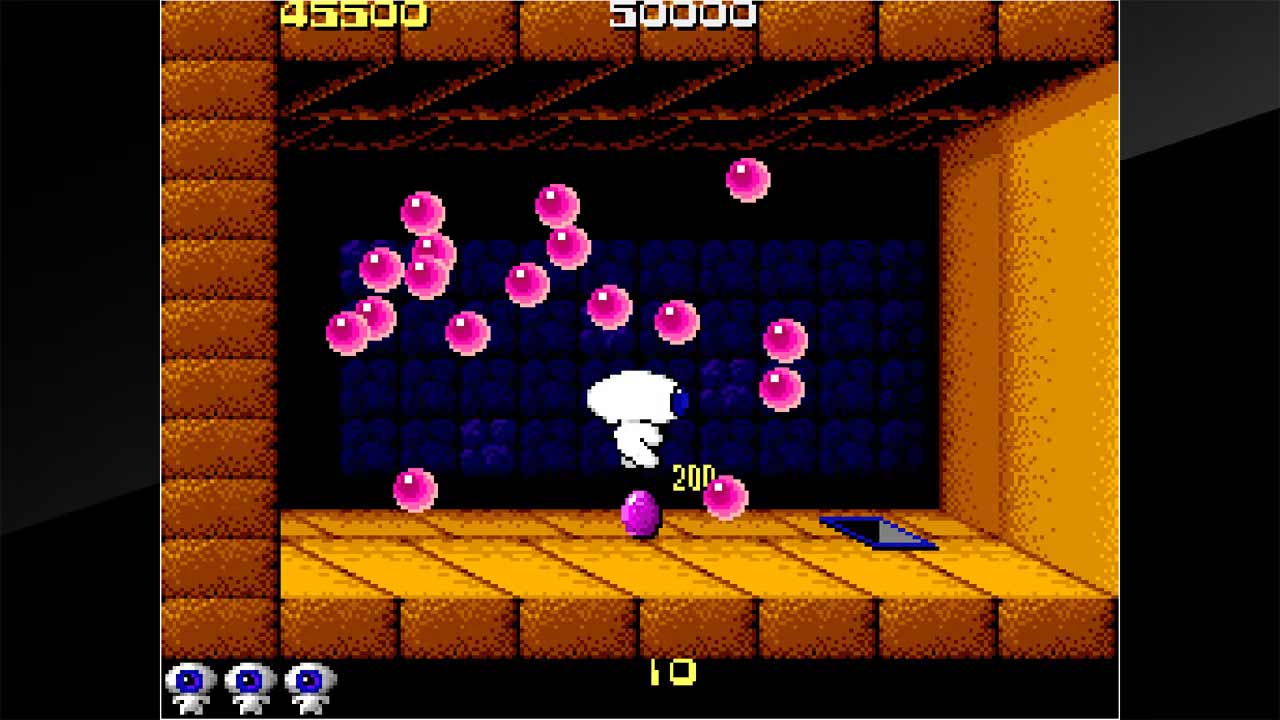Click the lone bubble above the floor left

coord(415,487)
